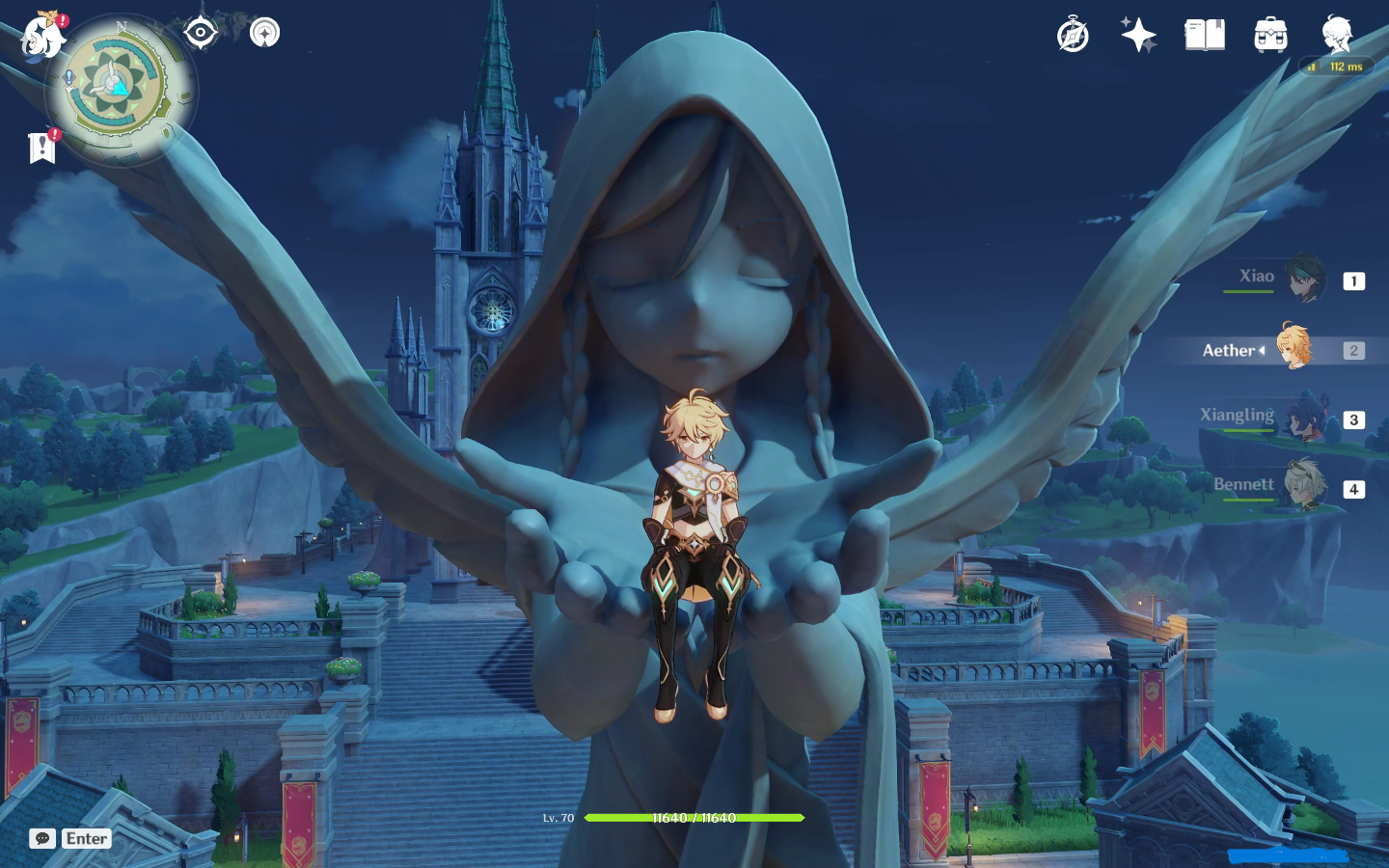
Task: Click Aether's HP bar showing 11640/11640
Action: pyautogui.click(x=693, y=818)
